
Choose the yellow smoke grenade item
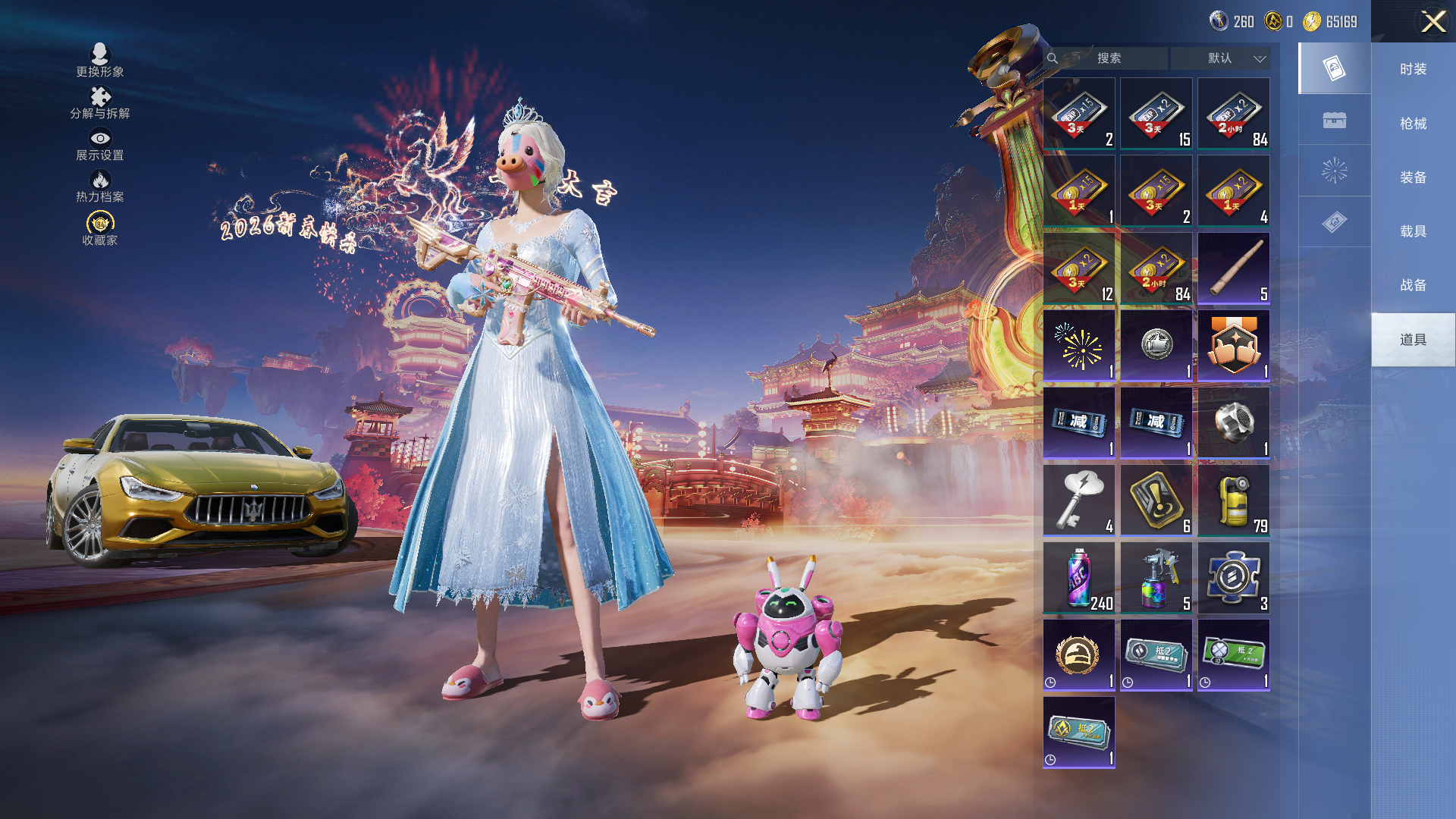coord(1234,500)
